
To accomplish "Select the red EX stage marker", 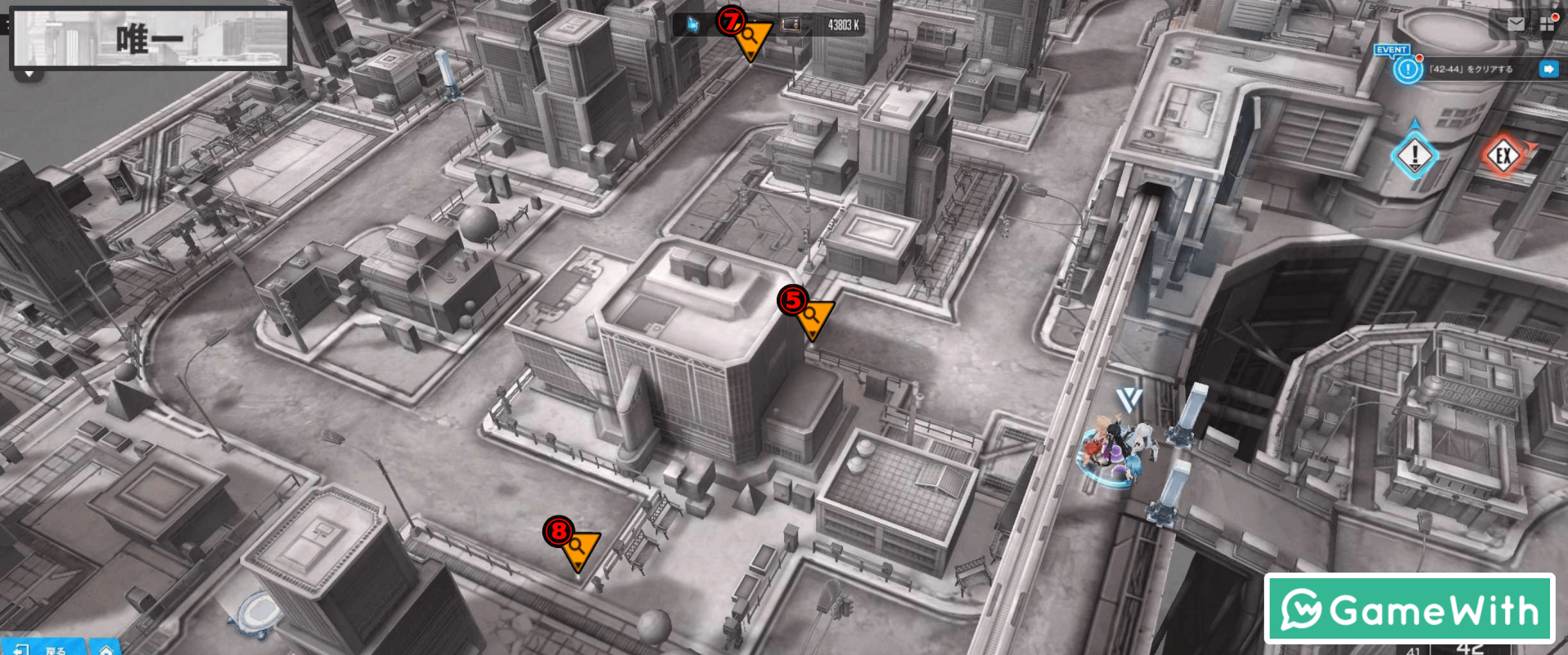I will tap(1503, 155).
